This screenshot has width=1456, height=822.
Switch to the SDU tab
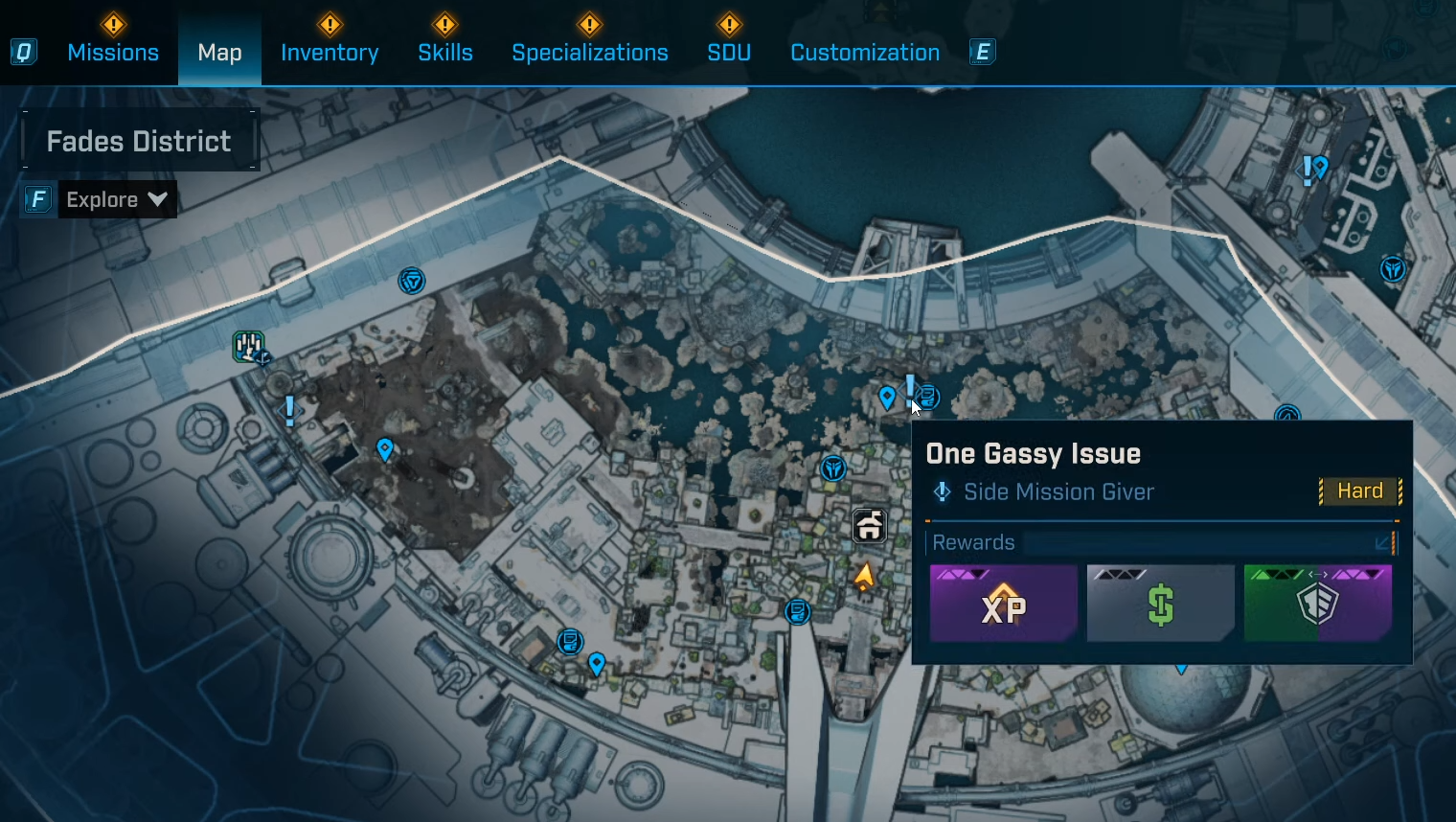[729, 53]
